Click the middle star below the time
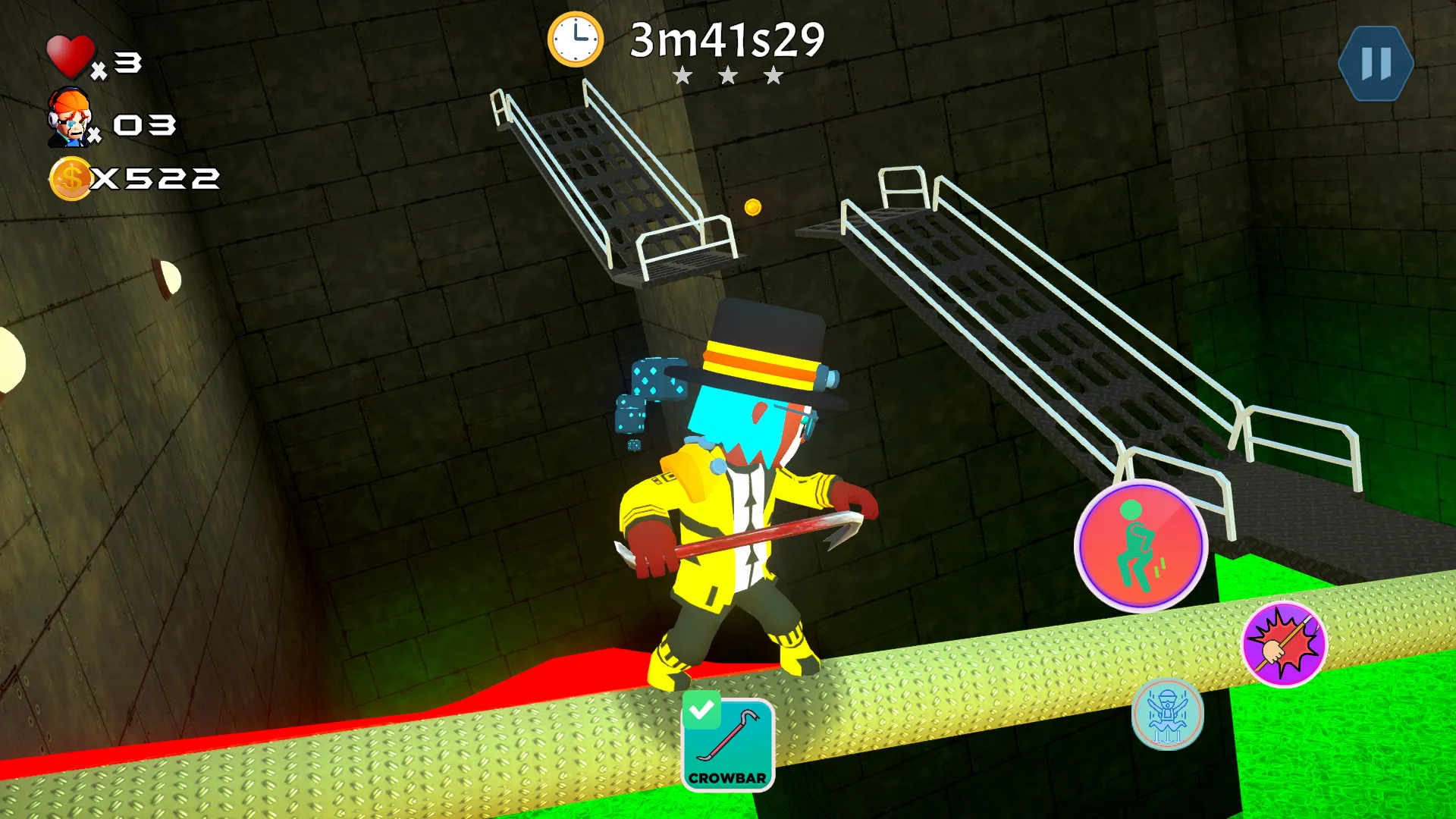This screenshot has width=1456, height=819. point(728,75)
